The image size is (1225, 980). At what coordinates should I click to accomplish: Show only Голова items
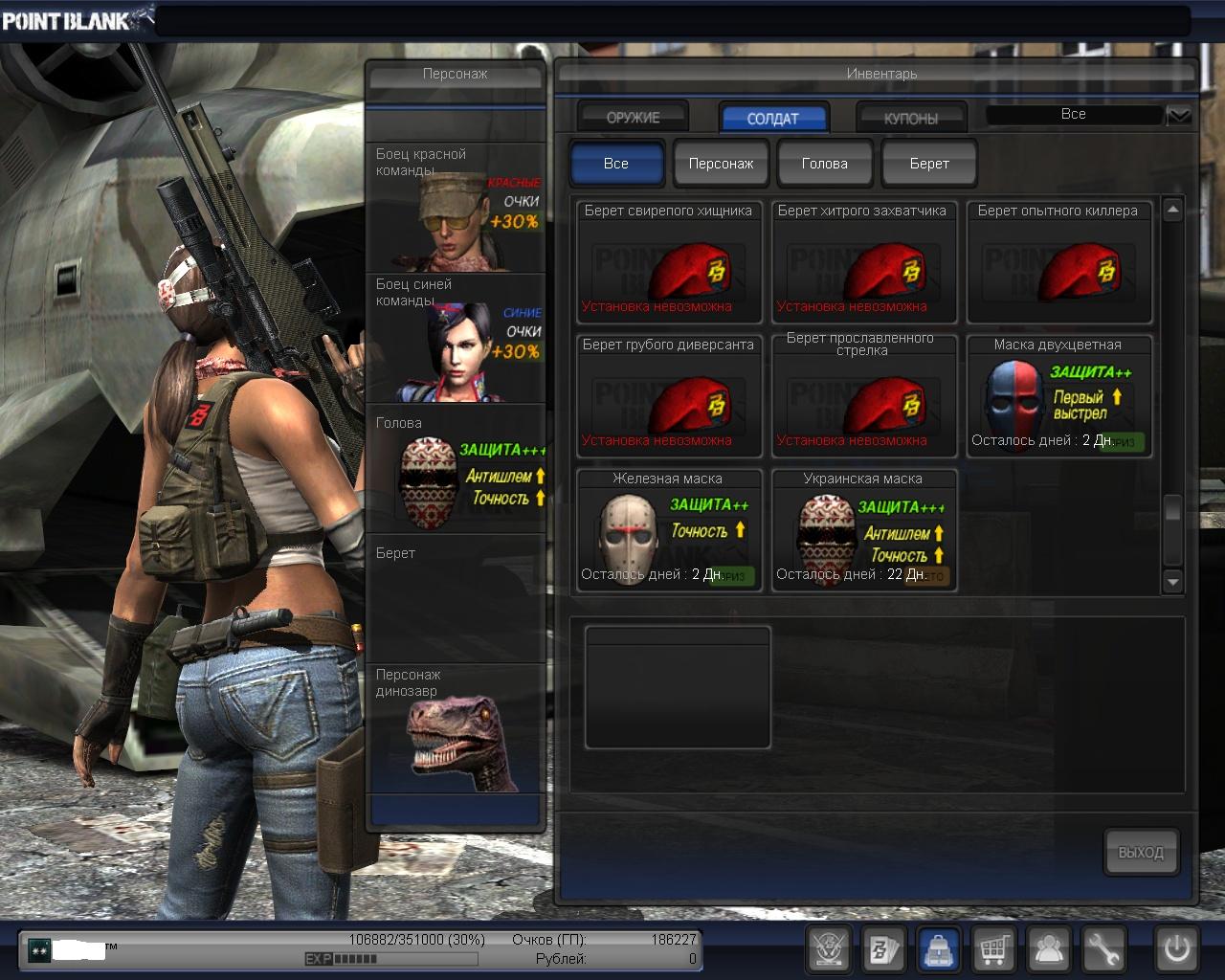point(825,164)
